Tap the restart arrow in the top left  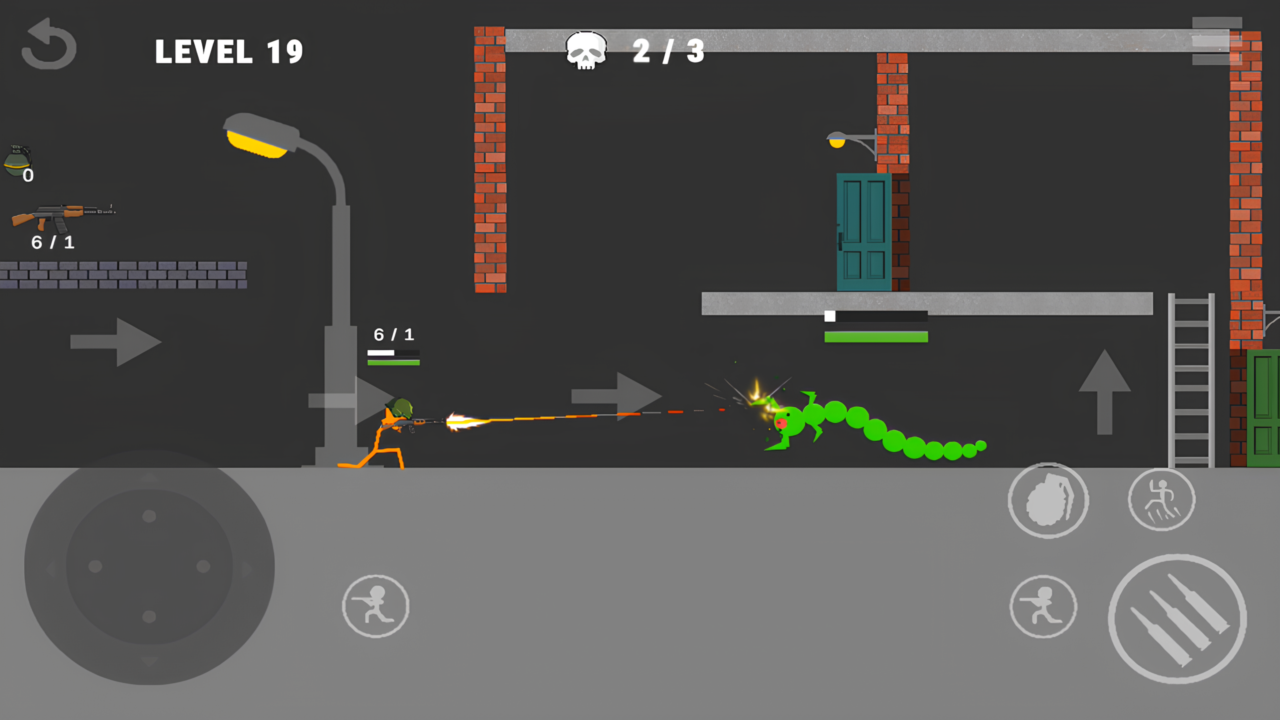[x=48, y=44]
